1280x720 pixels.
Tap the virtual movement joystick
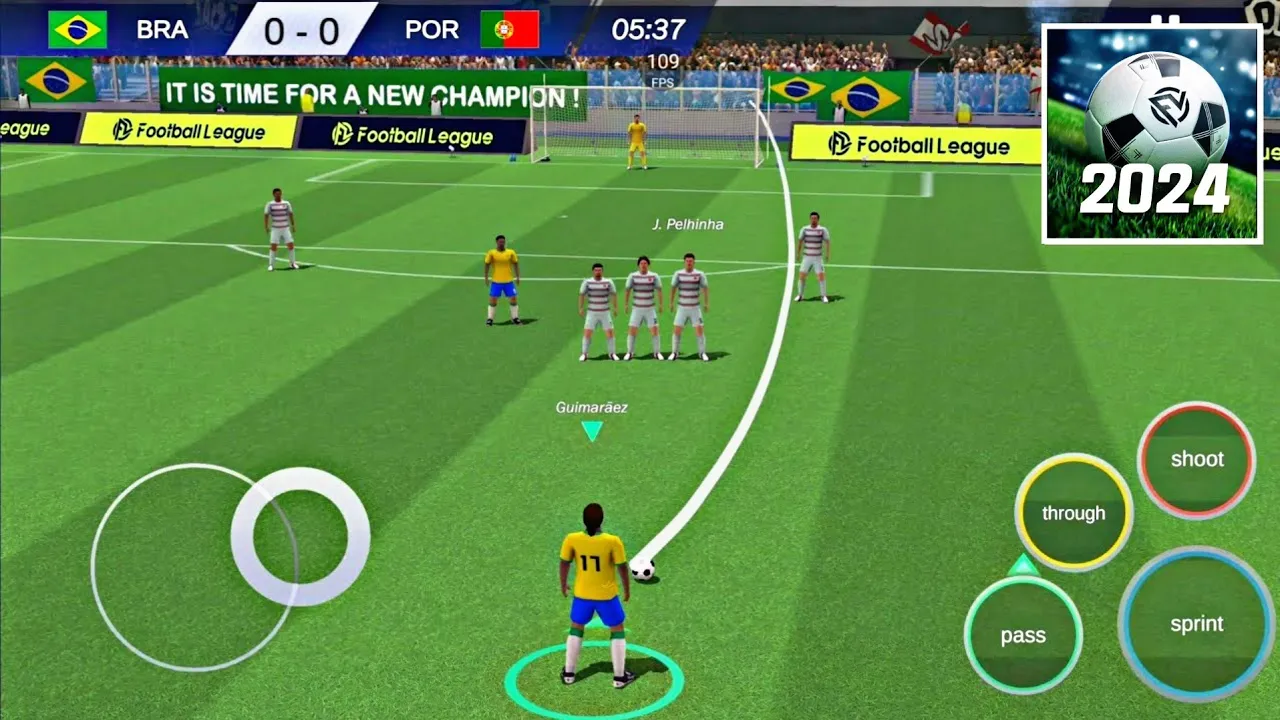click(x=297, y=537)
